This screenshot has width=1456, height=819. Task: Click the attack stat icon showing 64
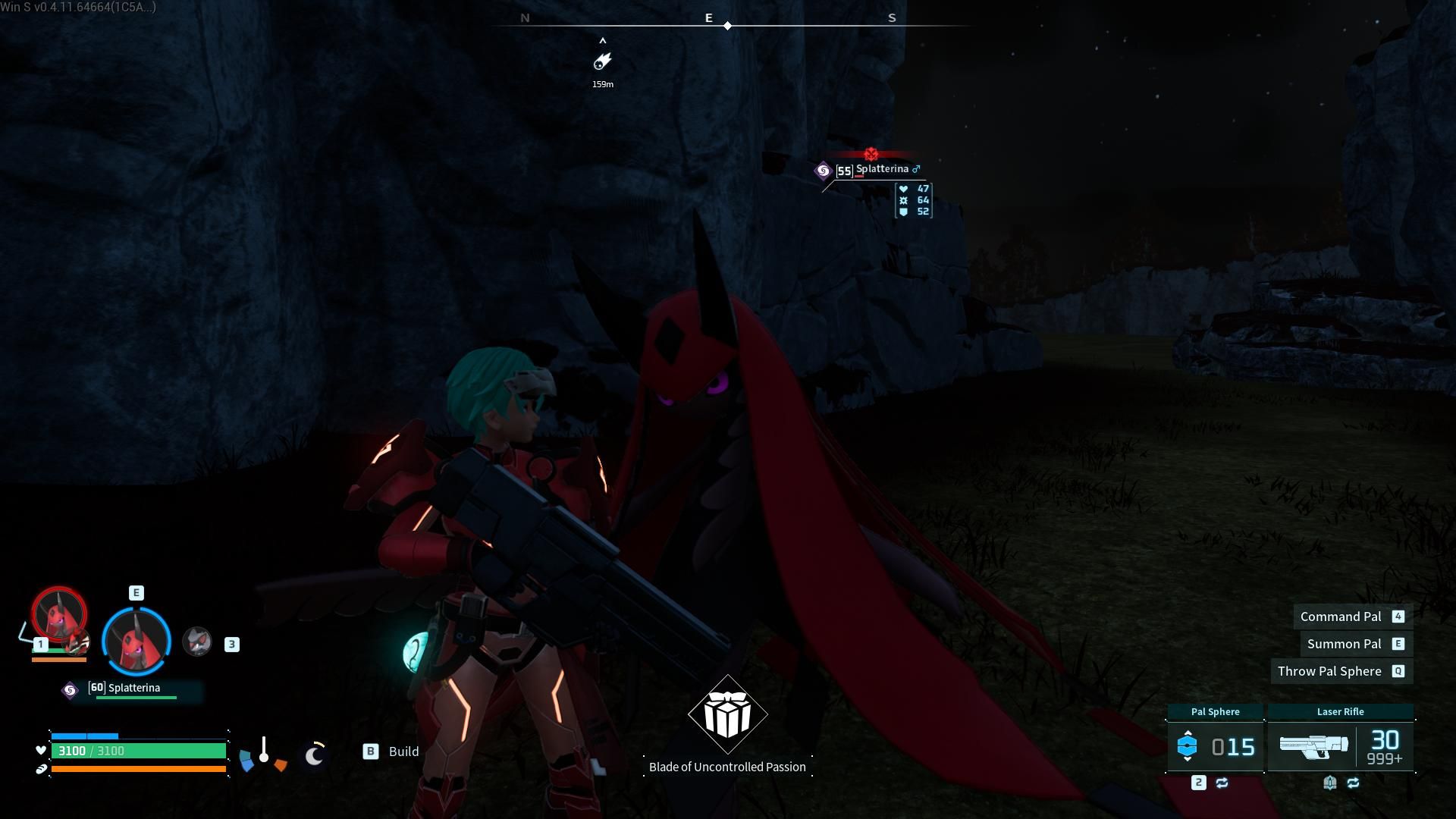(x=904, y=201)
